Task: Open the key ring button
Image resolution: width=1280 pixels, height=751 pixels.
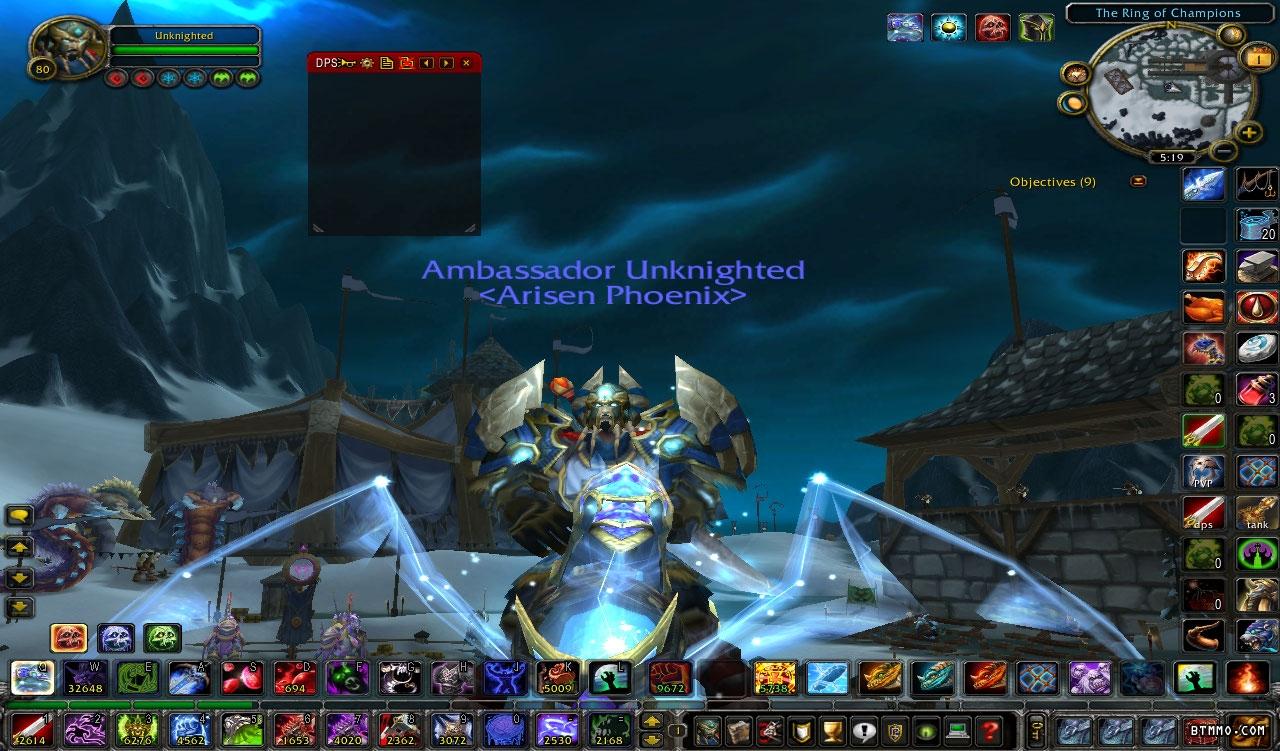Action: click(x=1039, y=730)
